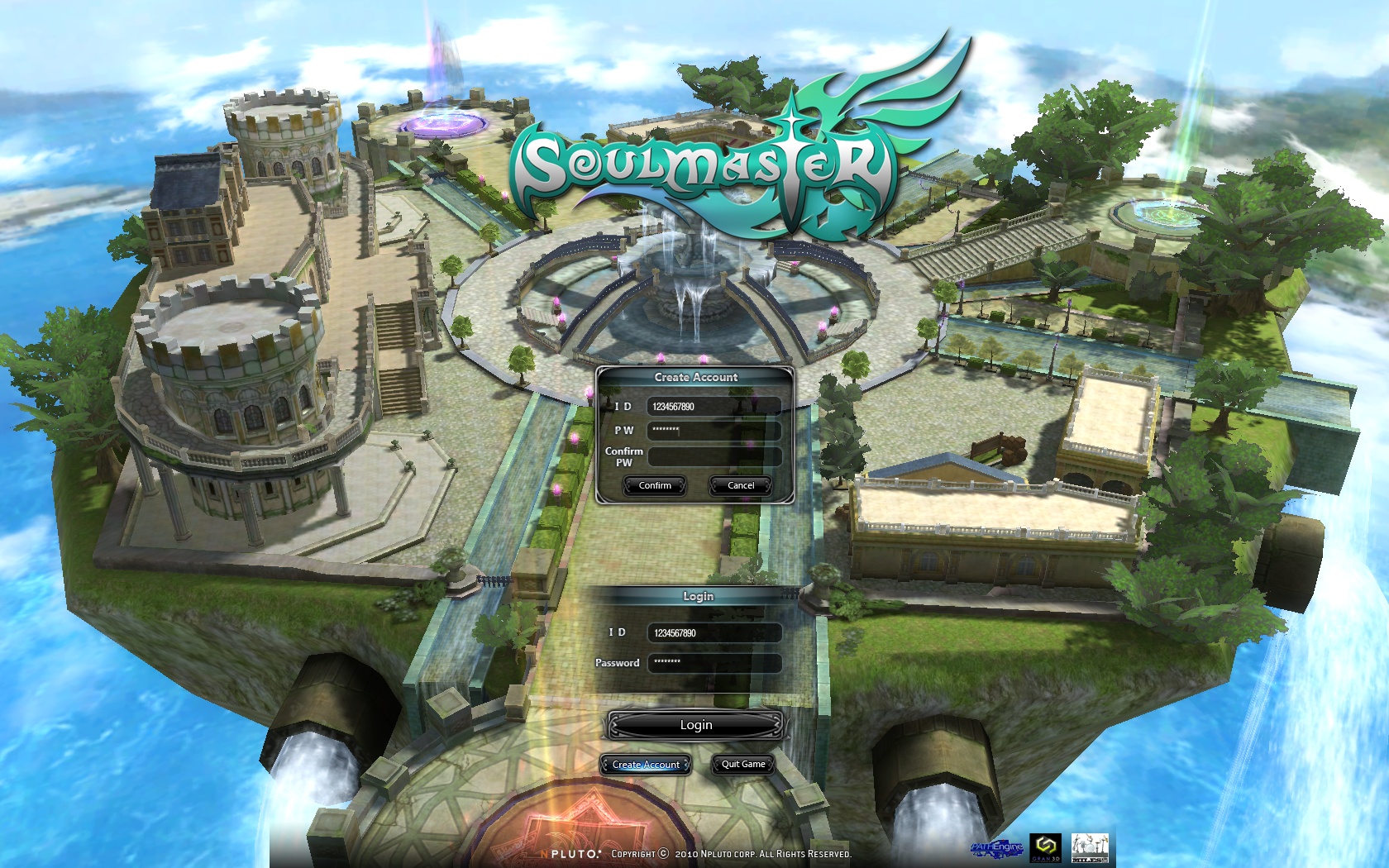Screen dimensions: 1389x868
Task: Click the Confirm button in Create Account
Action: pos(655,485)
